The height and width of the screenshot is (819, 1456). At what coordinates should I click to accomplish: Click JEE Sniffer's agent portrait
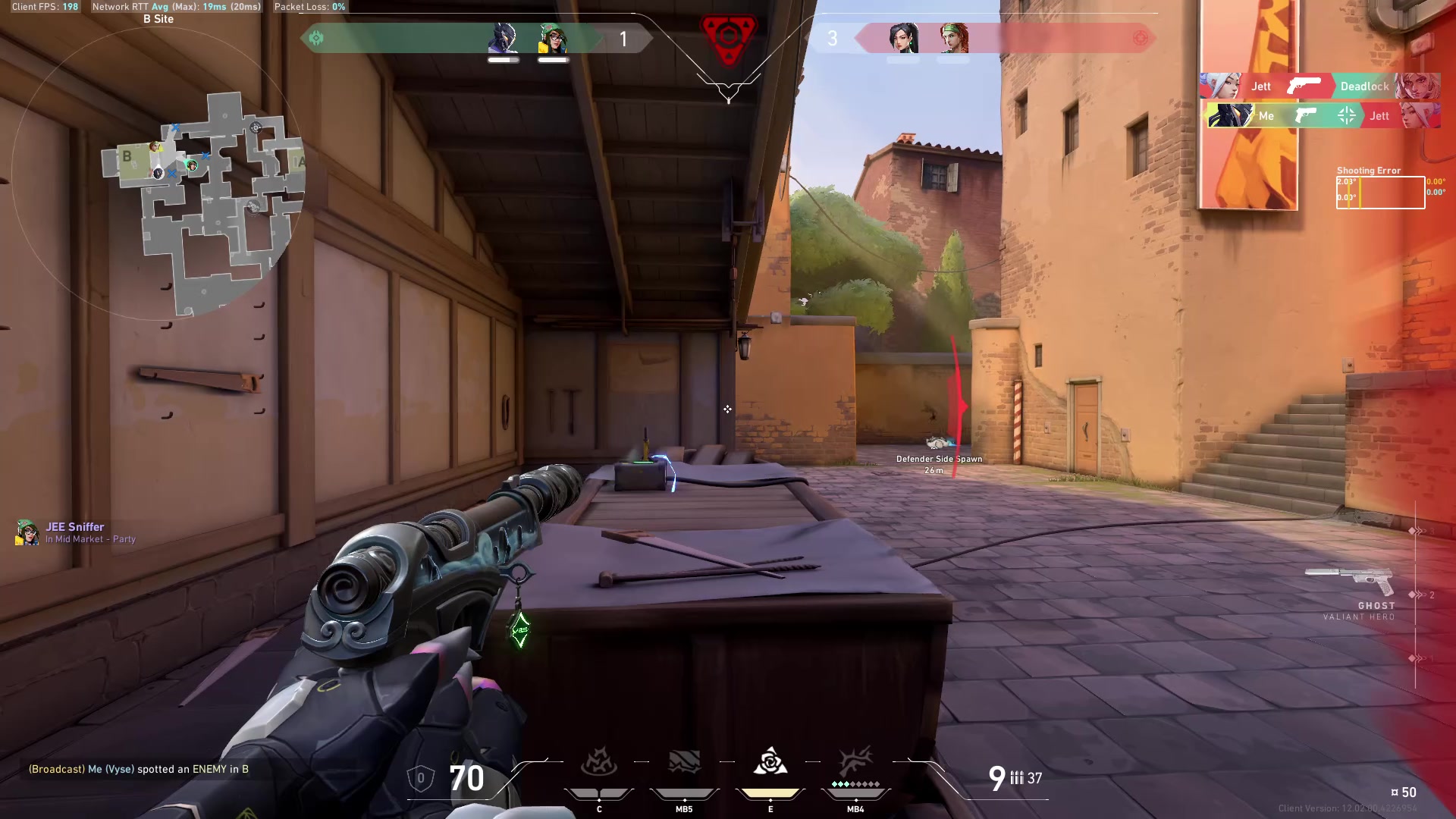[x=28, y=532]
